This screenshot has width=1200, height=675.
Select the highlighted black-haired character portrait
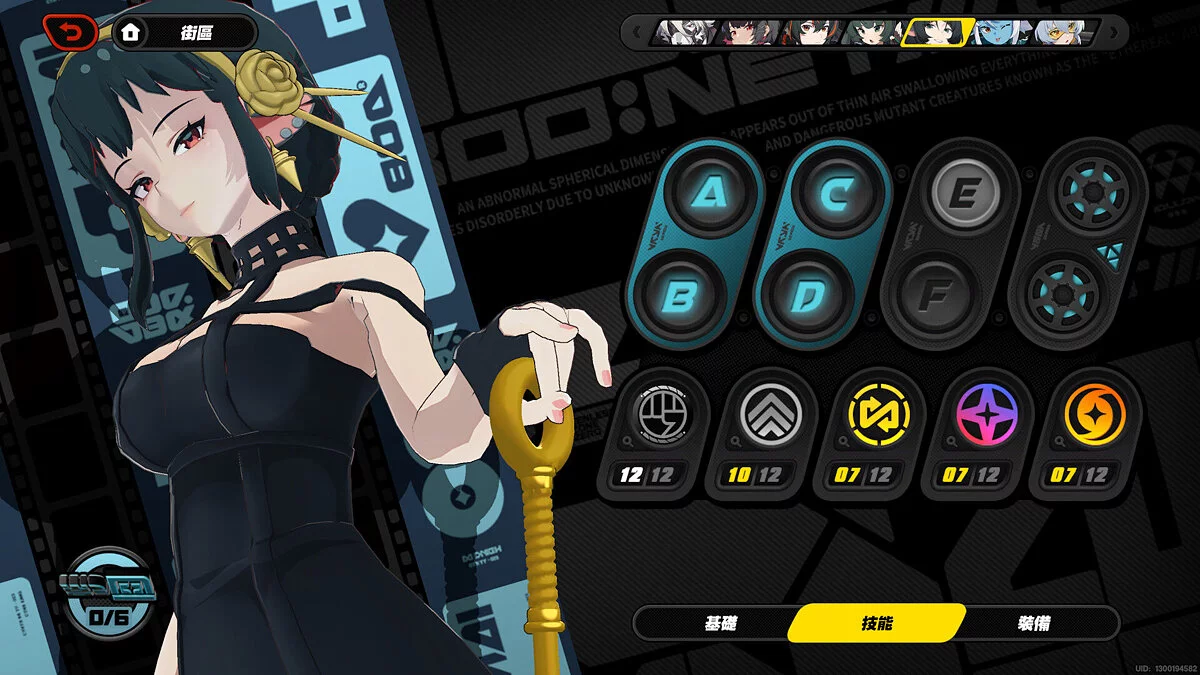tap(938, 33)
